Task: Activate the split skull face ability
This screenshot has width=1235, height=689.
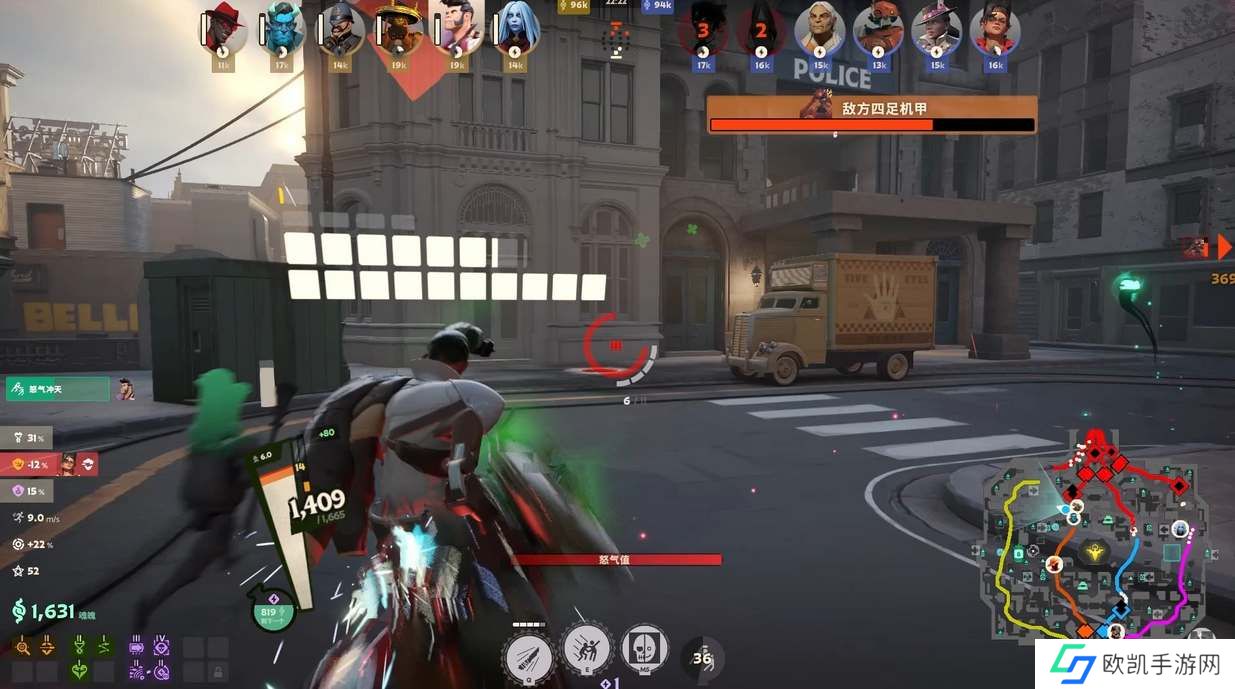Action: pos(645,650)
